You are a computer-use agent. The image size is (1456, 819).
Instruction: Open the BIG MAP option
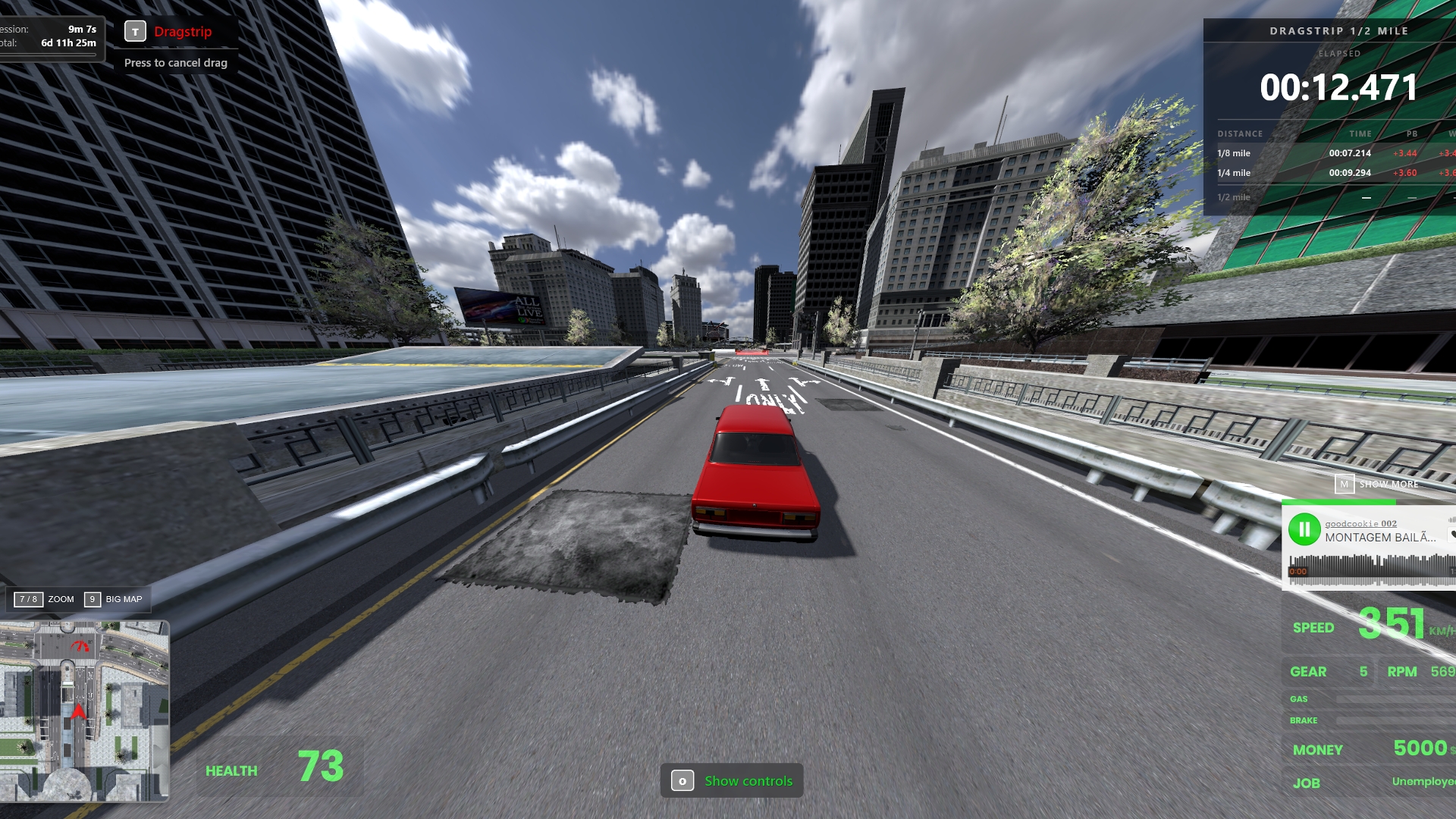tap(114, 599)
